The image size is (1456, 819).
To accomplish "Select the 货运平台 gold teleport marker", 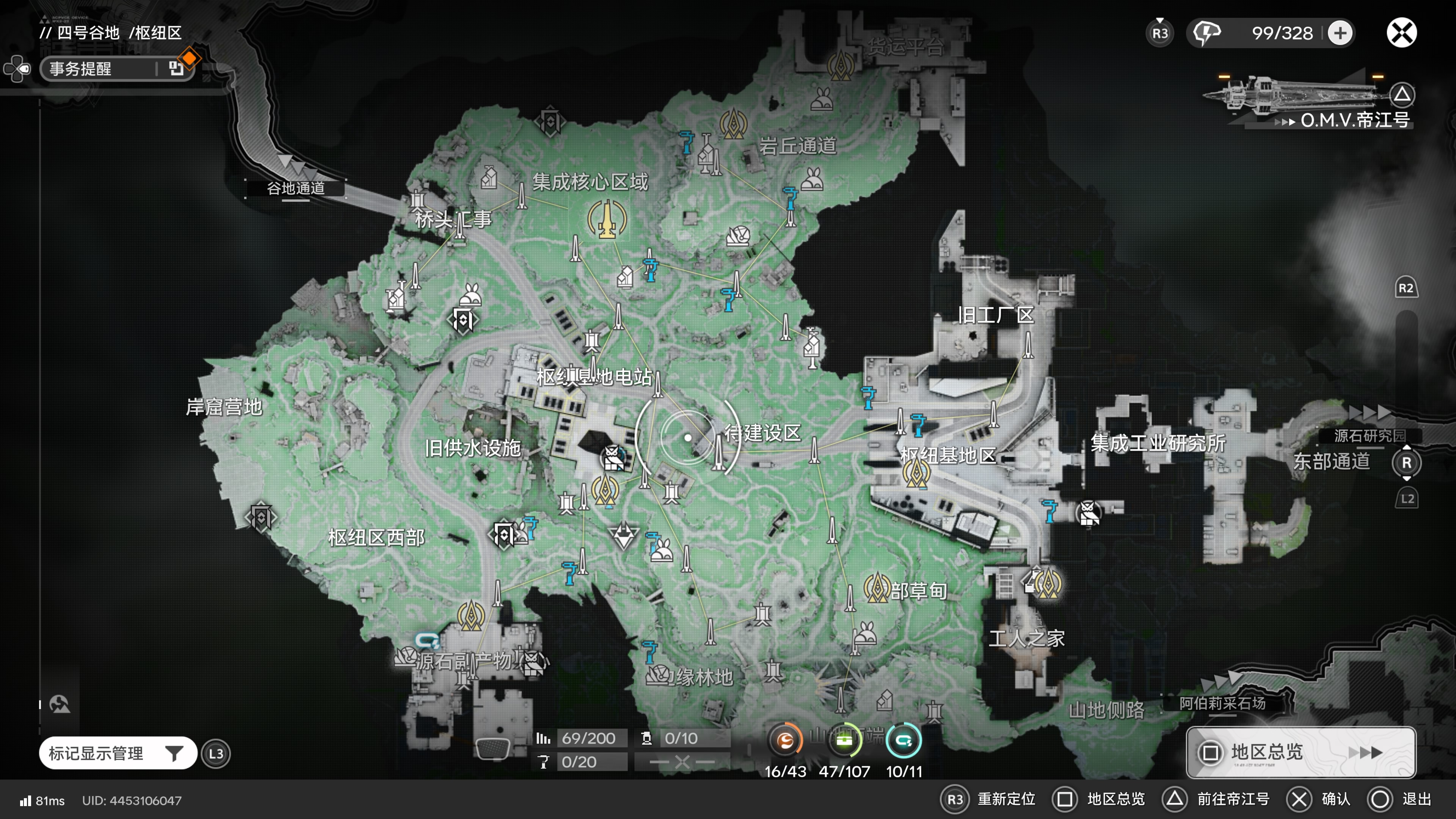I will tap(841, 65).
